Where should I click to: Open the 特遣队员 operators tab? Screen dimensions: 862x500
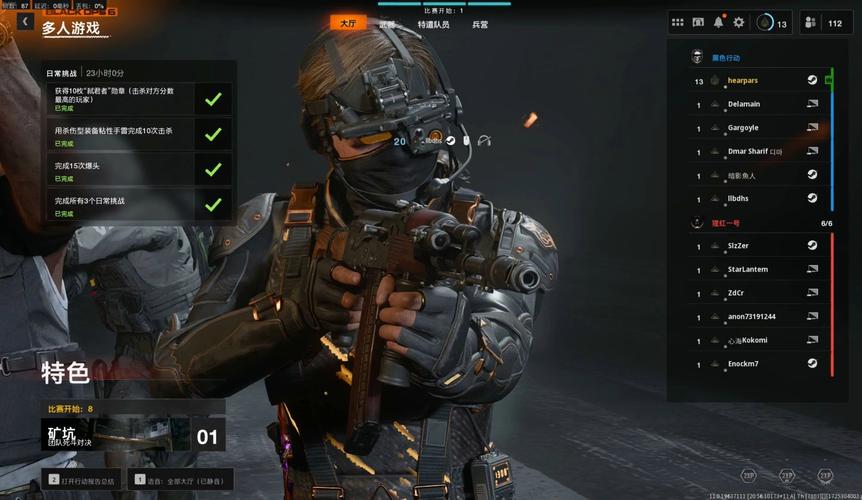(x=433, y=24)
